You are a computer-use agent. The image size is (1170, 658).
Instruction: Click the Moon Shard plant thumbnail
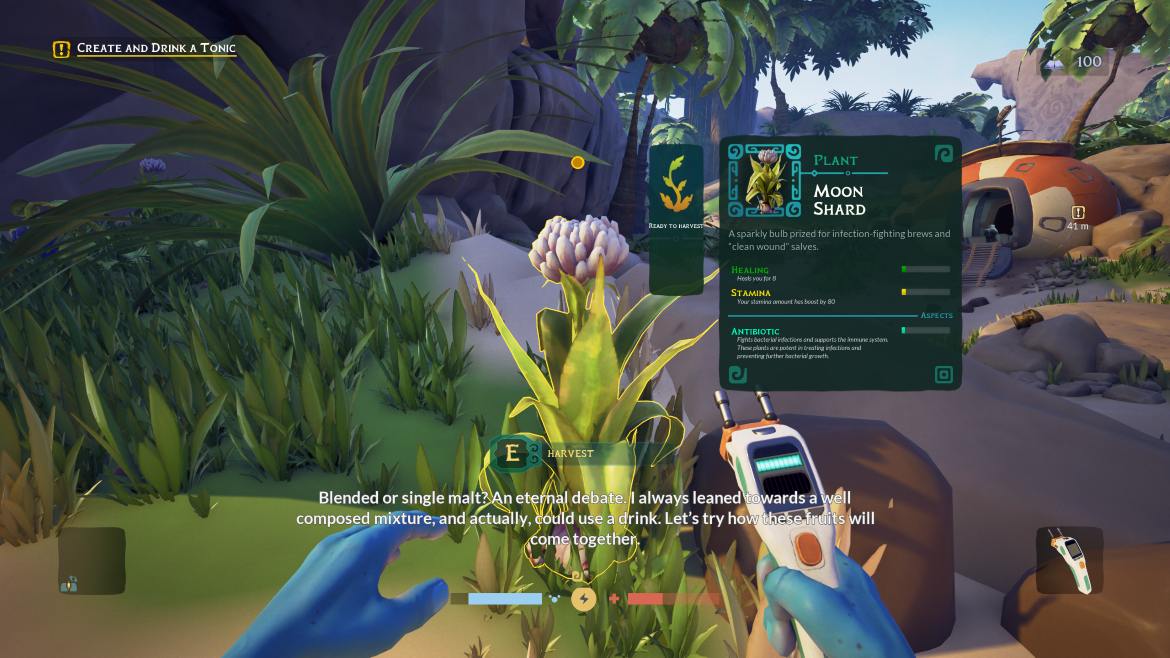pos(764,180)
